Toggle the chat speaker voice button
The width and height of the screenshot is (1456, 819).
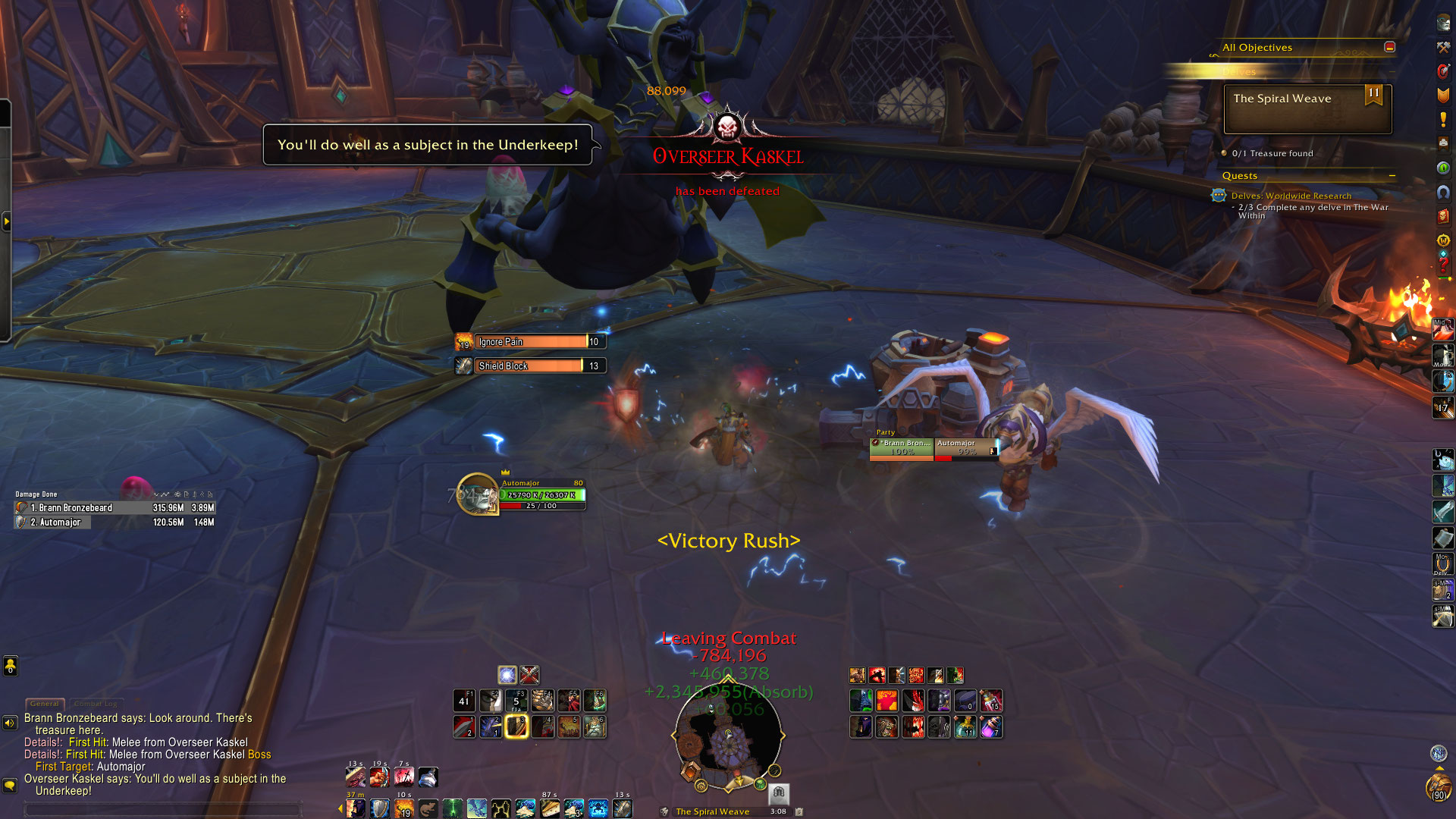(10, 723)
